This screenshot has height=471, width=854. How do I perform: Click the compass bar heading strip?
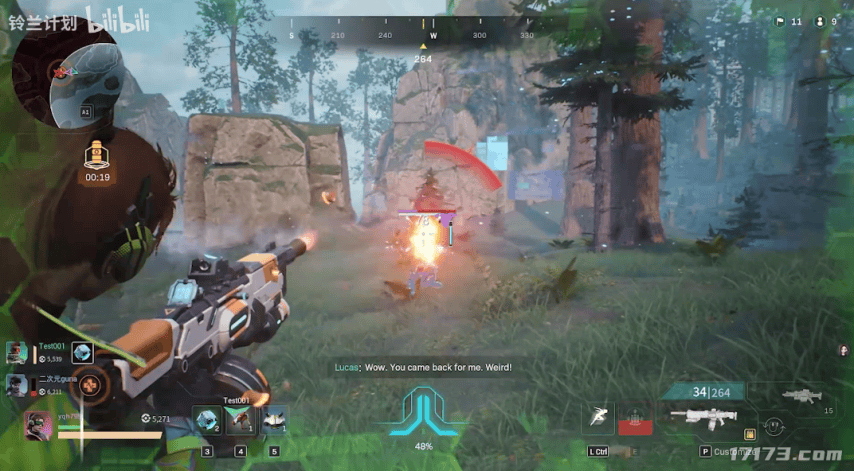click(412, 36)
